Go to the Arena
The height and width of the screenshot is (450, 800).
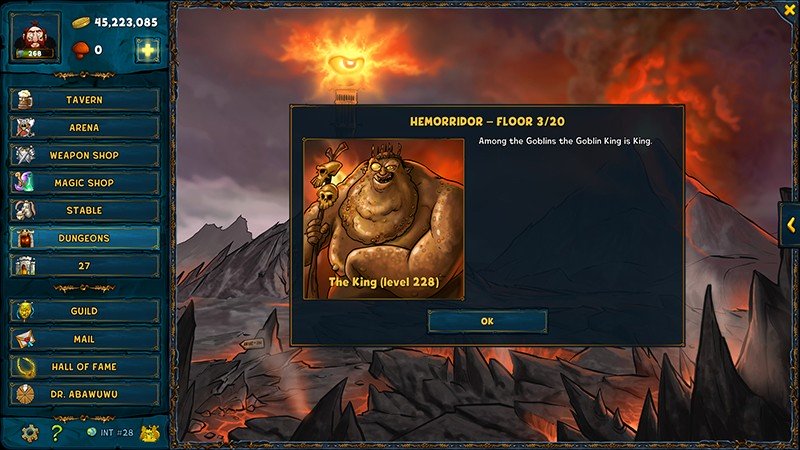(x=84, y=128)
